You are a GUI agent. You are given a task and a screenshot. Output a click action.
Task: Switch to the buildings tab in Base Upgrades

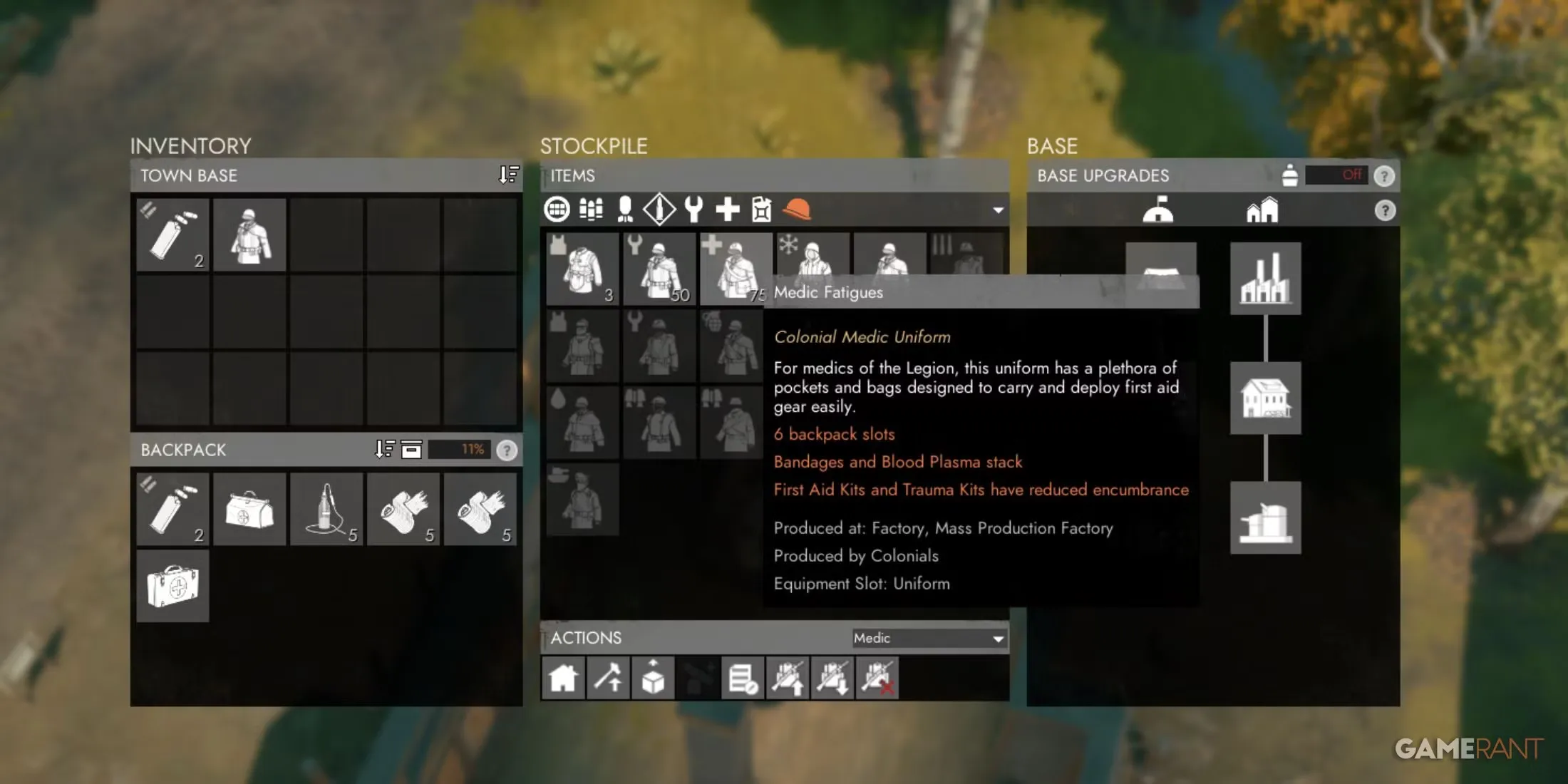[x=1262, y=210]
